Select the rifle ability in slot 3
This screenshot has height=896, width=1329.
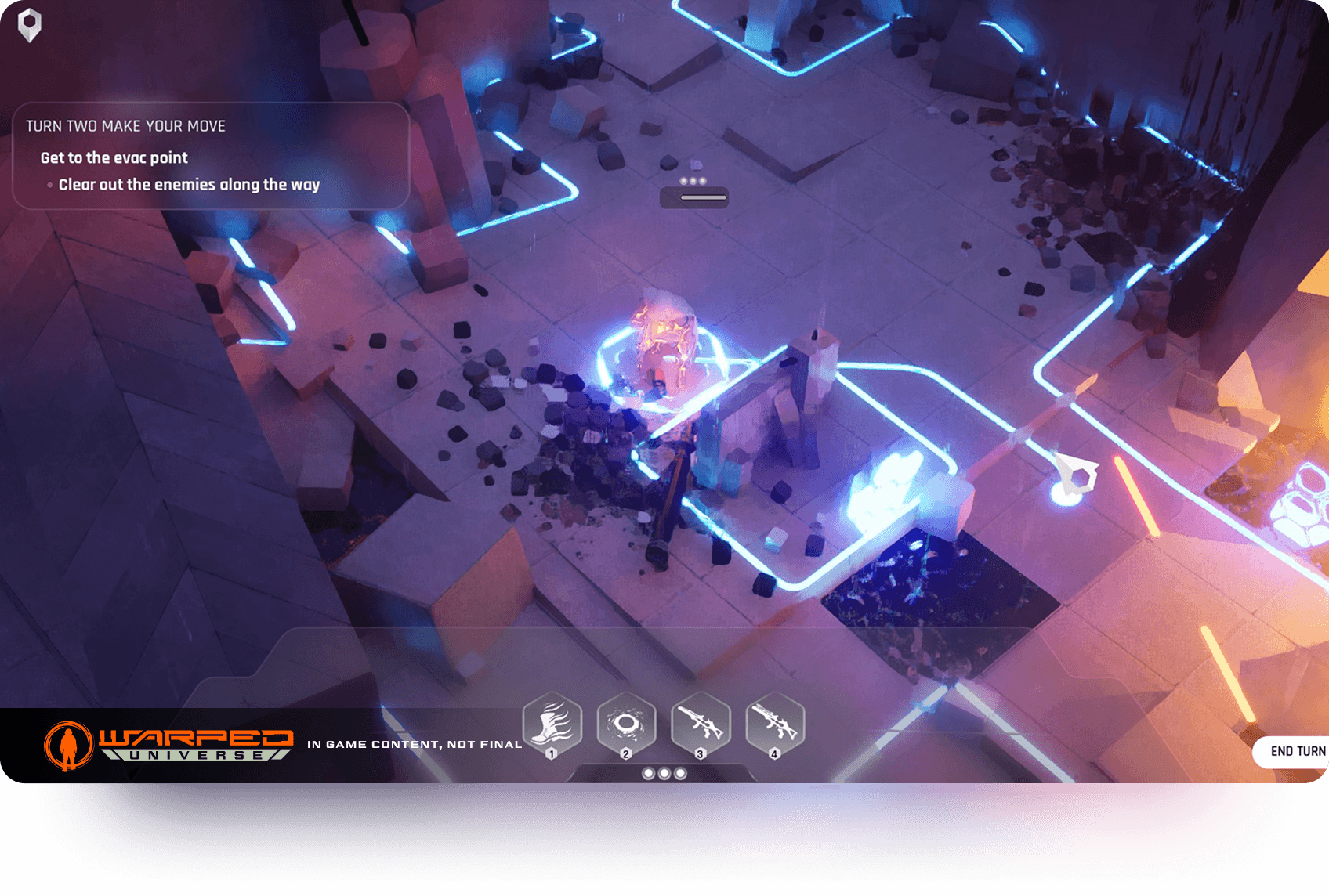pos(701,724)
